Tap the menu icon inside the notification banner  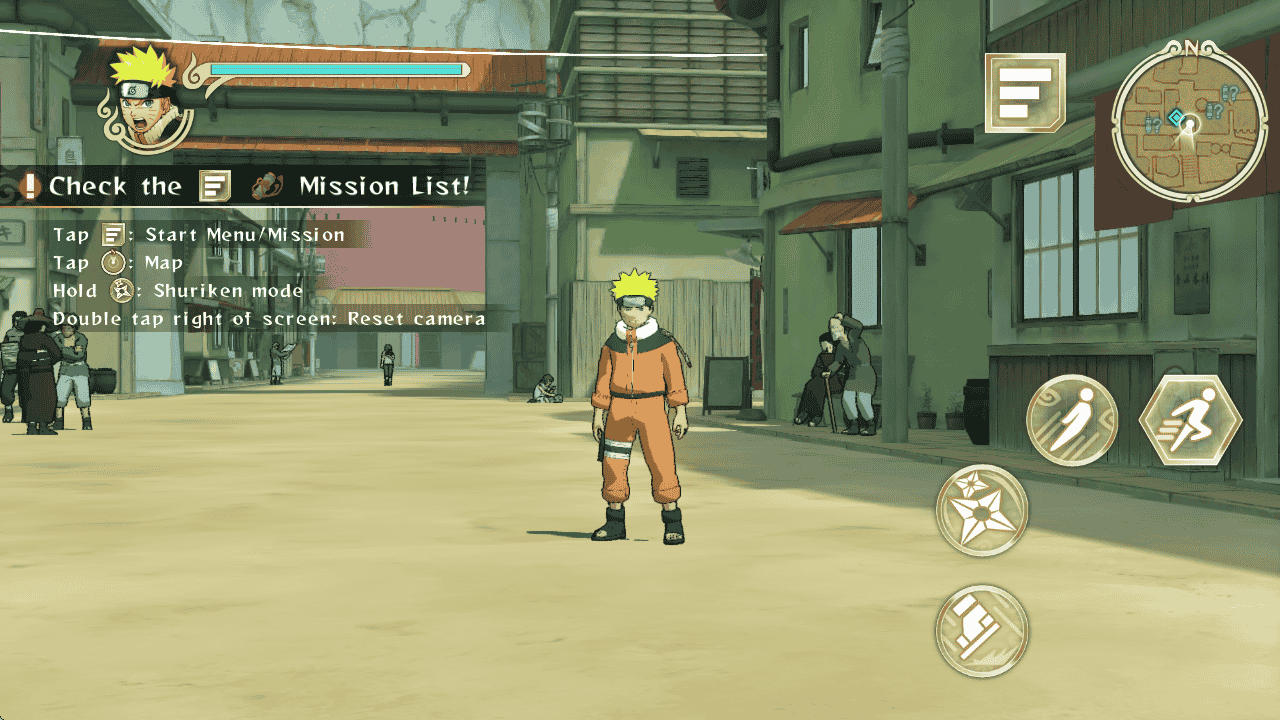[212, 186]
